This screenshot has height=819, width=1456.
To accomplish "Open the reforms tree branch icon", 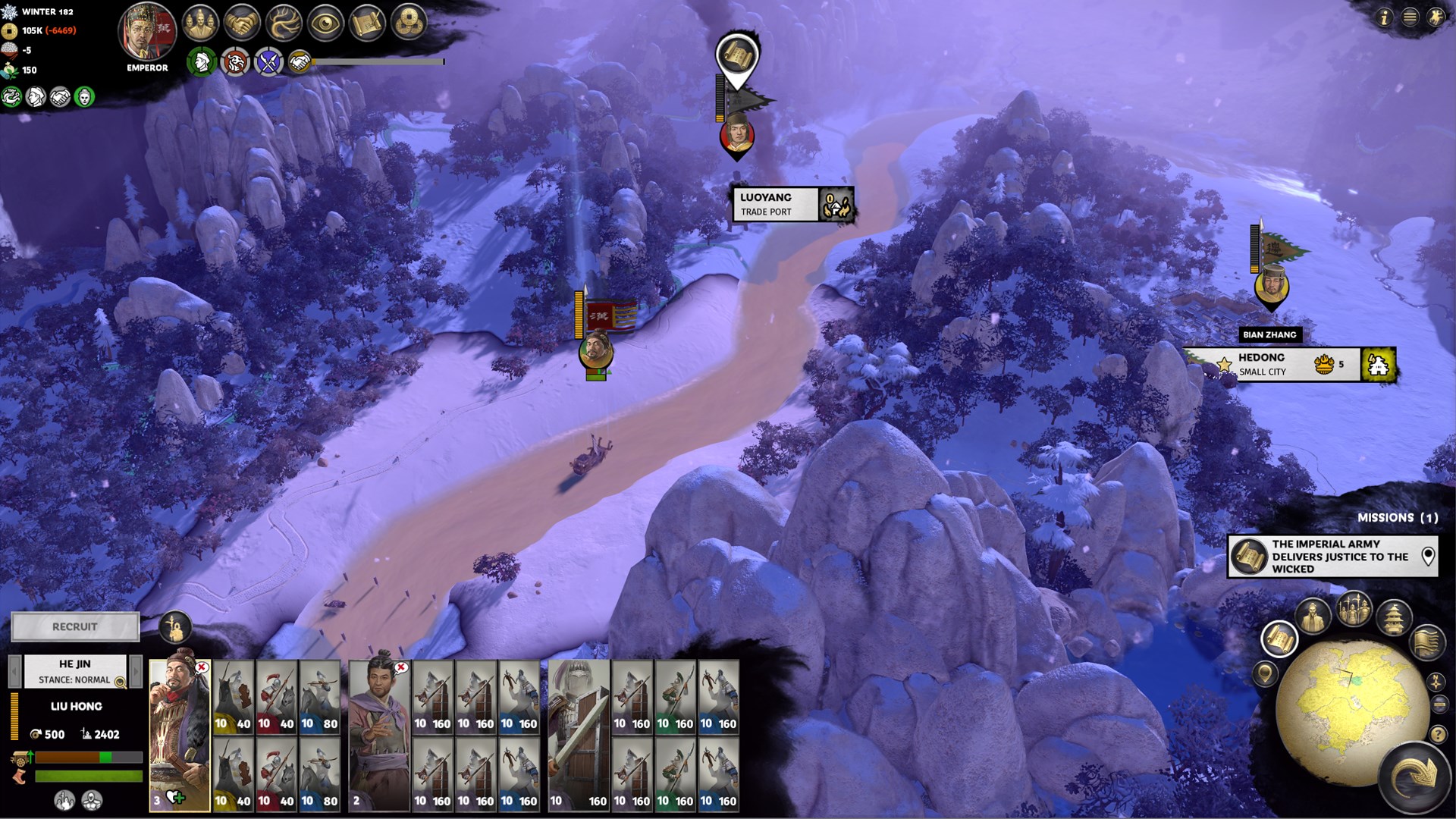I will click(284, 24).
